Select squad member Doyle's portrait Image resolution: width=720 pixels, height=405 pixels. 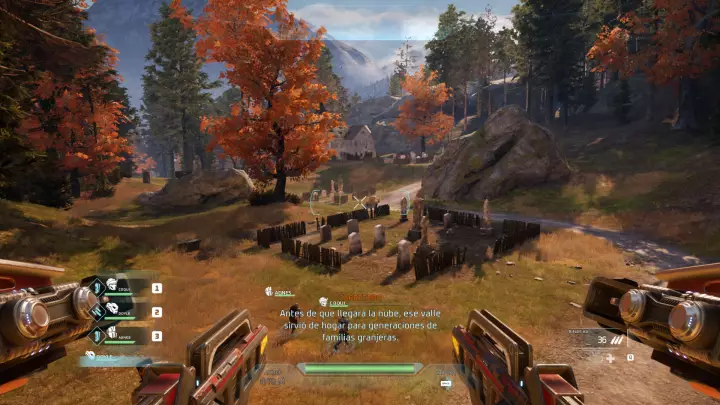(x=110, y=311)
